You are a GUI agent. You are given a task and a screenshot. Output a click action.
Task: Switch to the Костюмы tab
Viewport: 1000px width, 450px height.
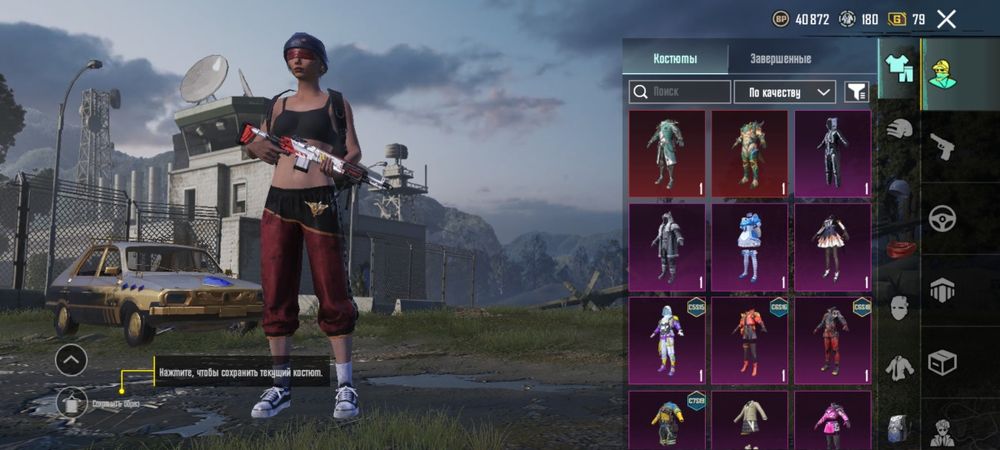point(675,59)
